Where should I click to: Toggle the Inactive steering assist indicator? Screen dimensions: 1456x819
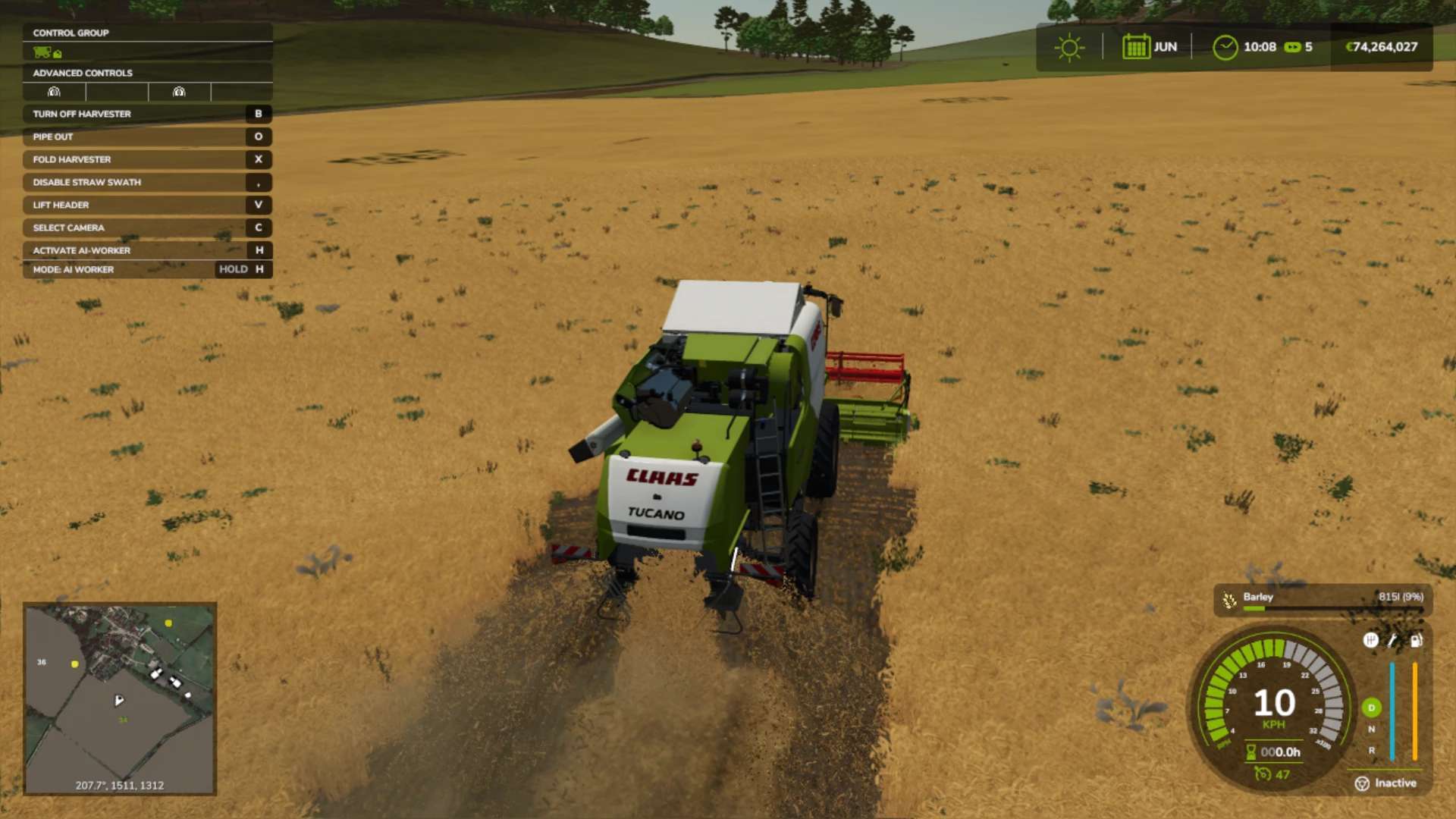coord(1385,783)
